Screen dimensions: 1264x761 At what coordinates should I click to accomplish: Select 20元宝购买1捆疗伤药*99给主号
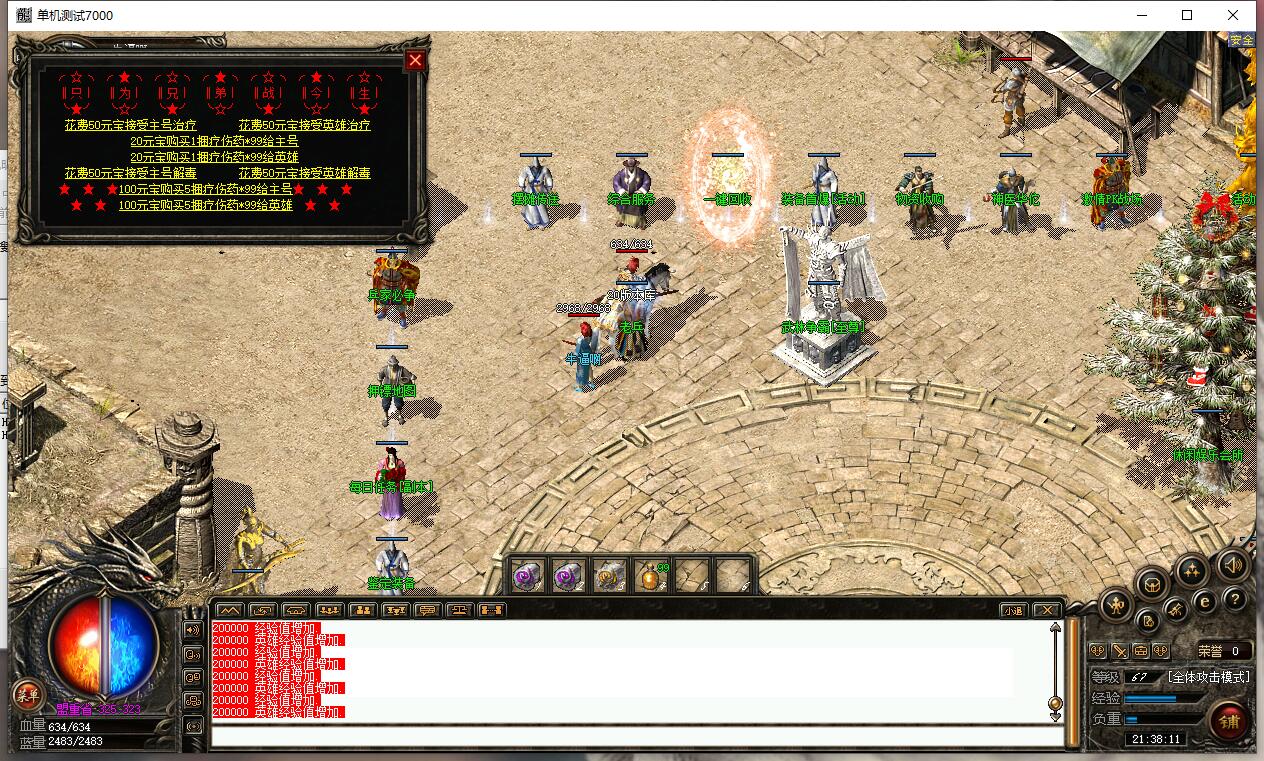point(214,141)
